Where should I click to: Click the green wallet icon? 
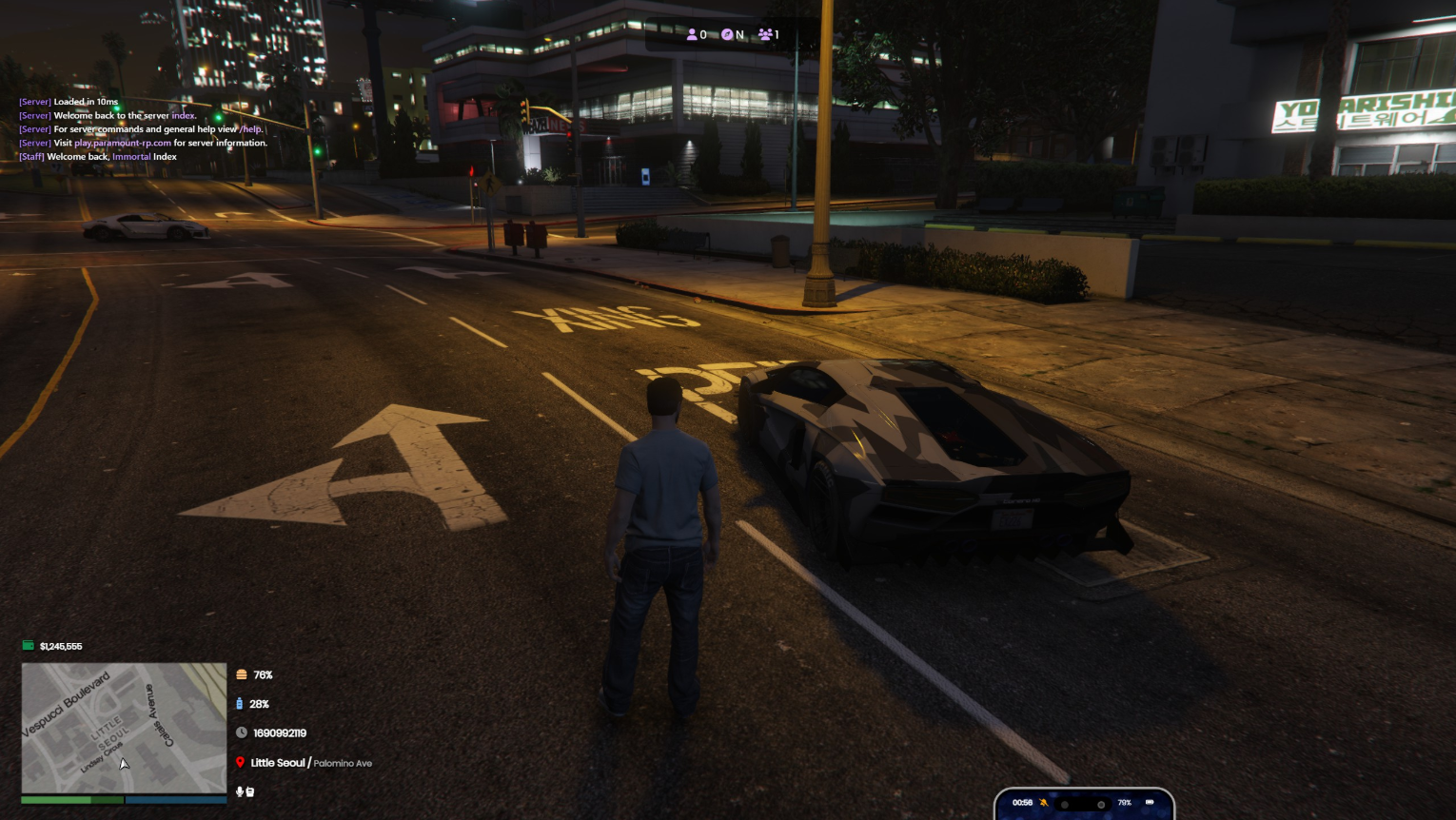pyautogui.click(x=29, y=646)
